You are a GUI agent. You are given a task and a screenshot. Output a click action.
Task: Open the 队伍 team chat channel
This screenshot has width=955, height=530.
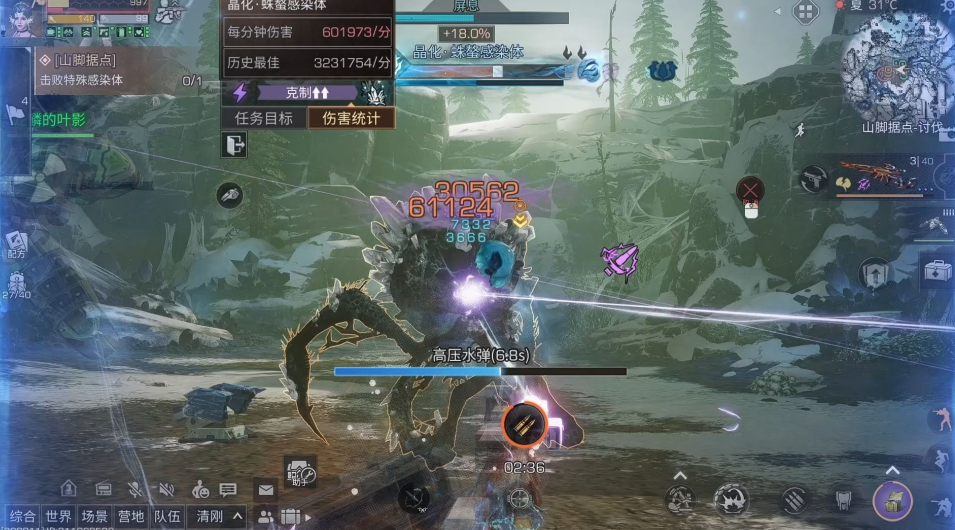(x=166, y=517)
